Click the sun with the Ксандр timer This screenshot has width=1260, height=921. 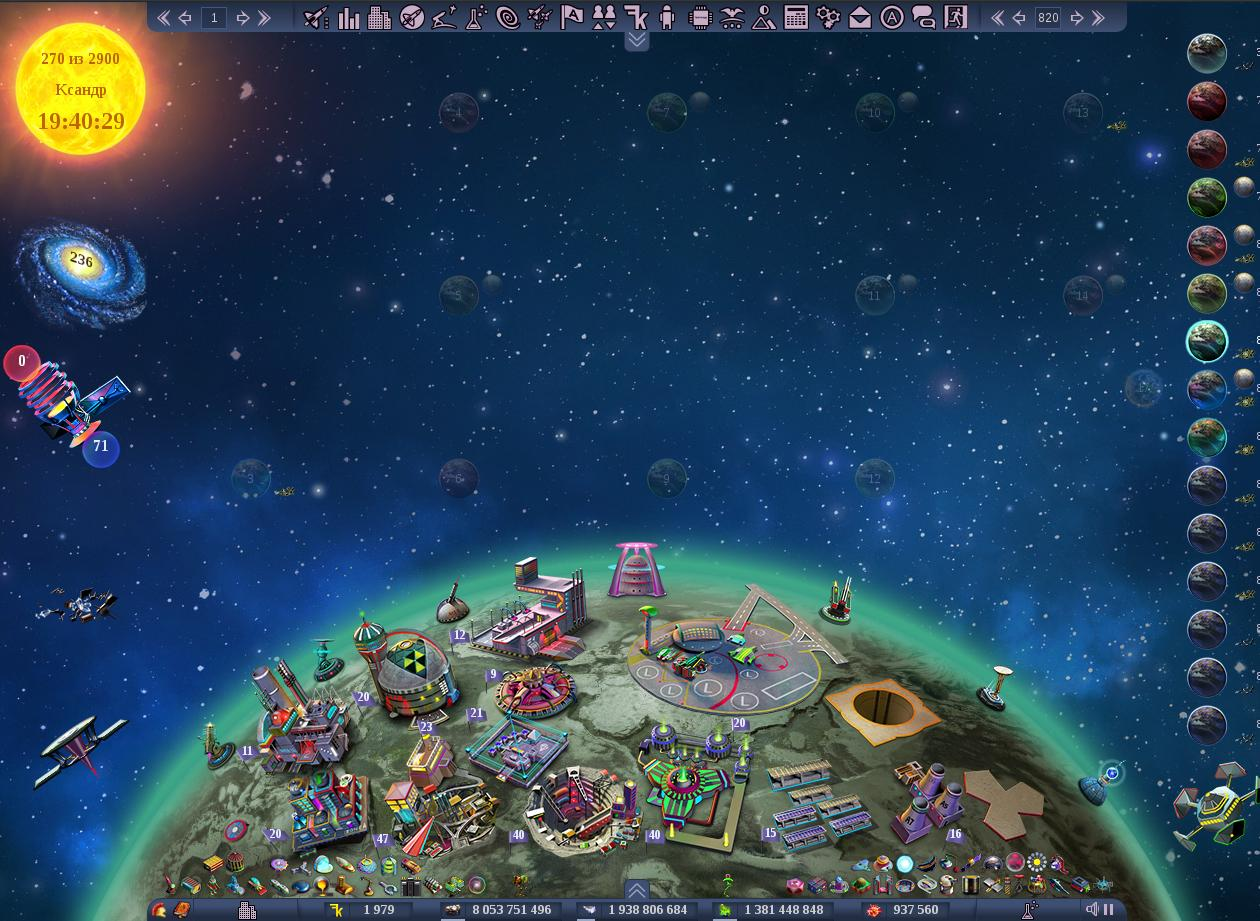pyautogui.click(x=80, y=90)
